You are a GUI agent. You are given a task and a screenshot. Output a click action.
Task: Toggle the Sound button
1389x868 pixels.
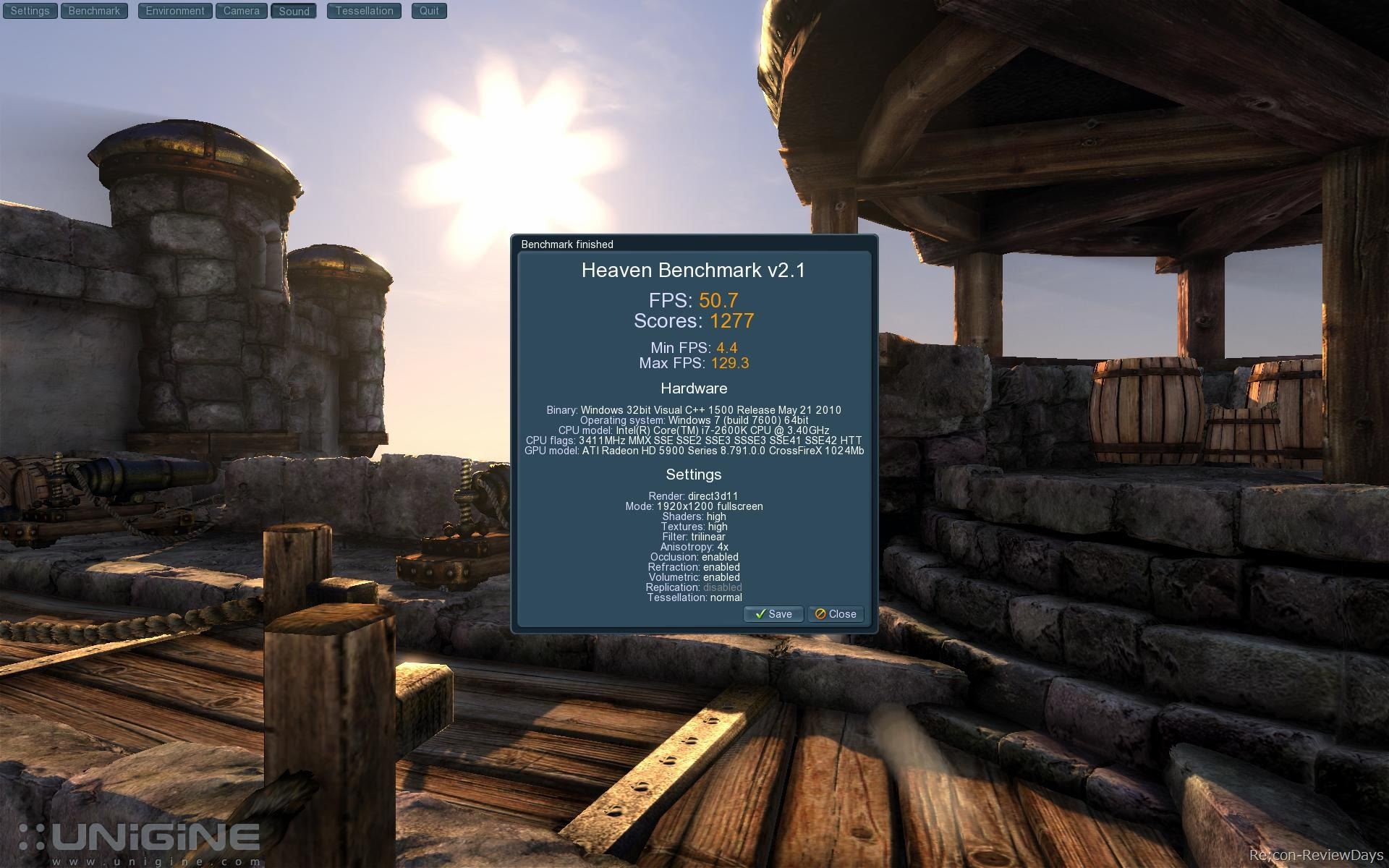coord(294,12)
